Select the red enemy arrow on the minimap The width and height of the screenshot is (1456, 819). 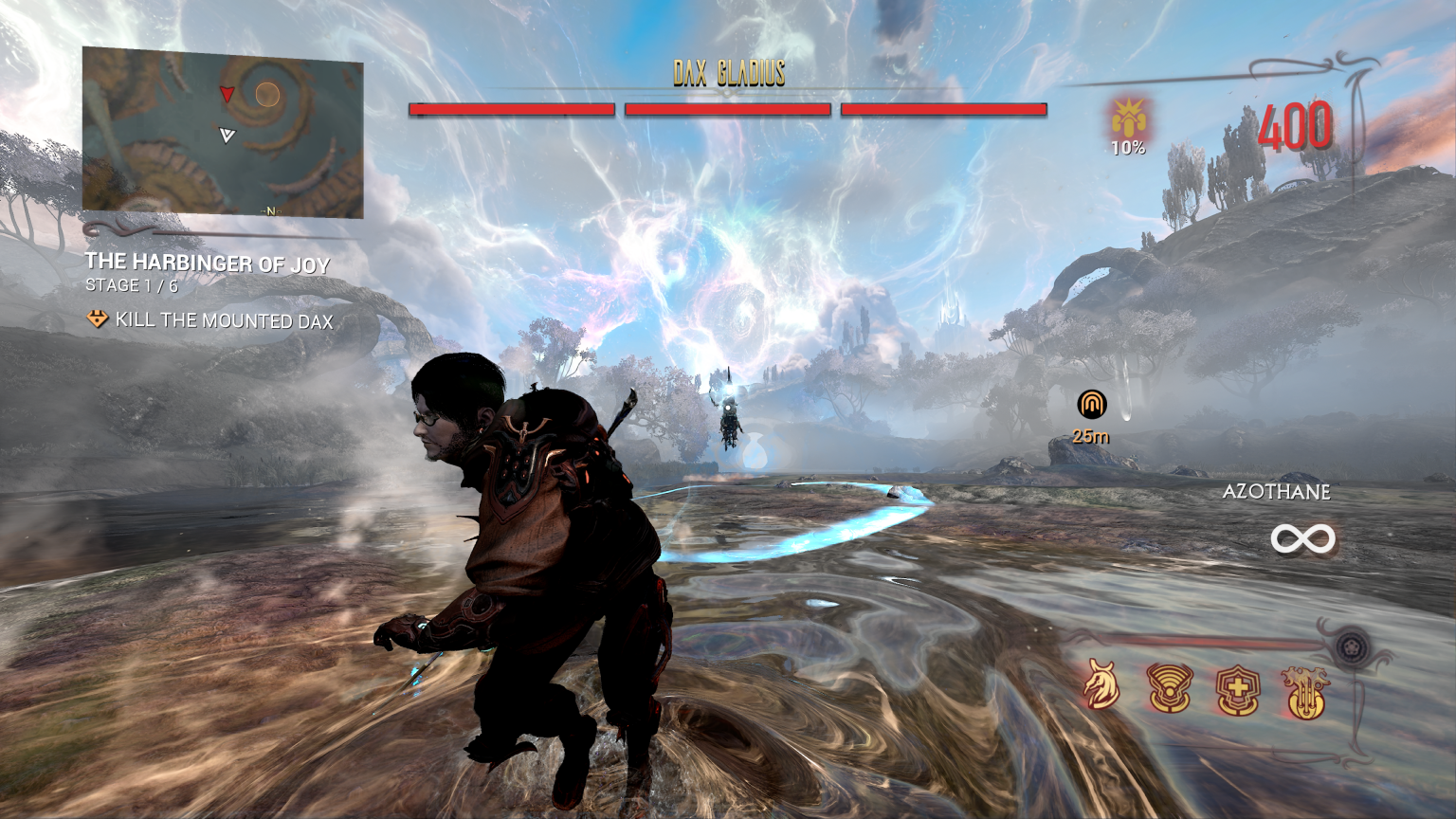[227, 93]
